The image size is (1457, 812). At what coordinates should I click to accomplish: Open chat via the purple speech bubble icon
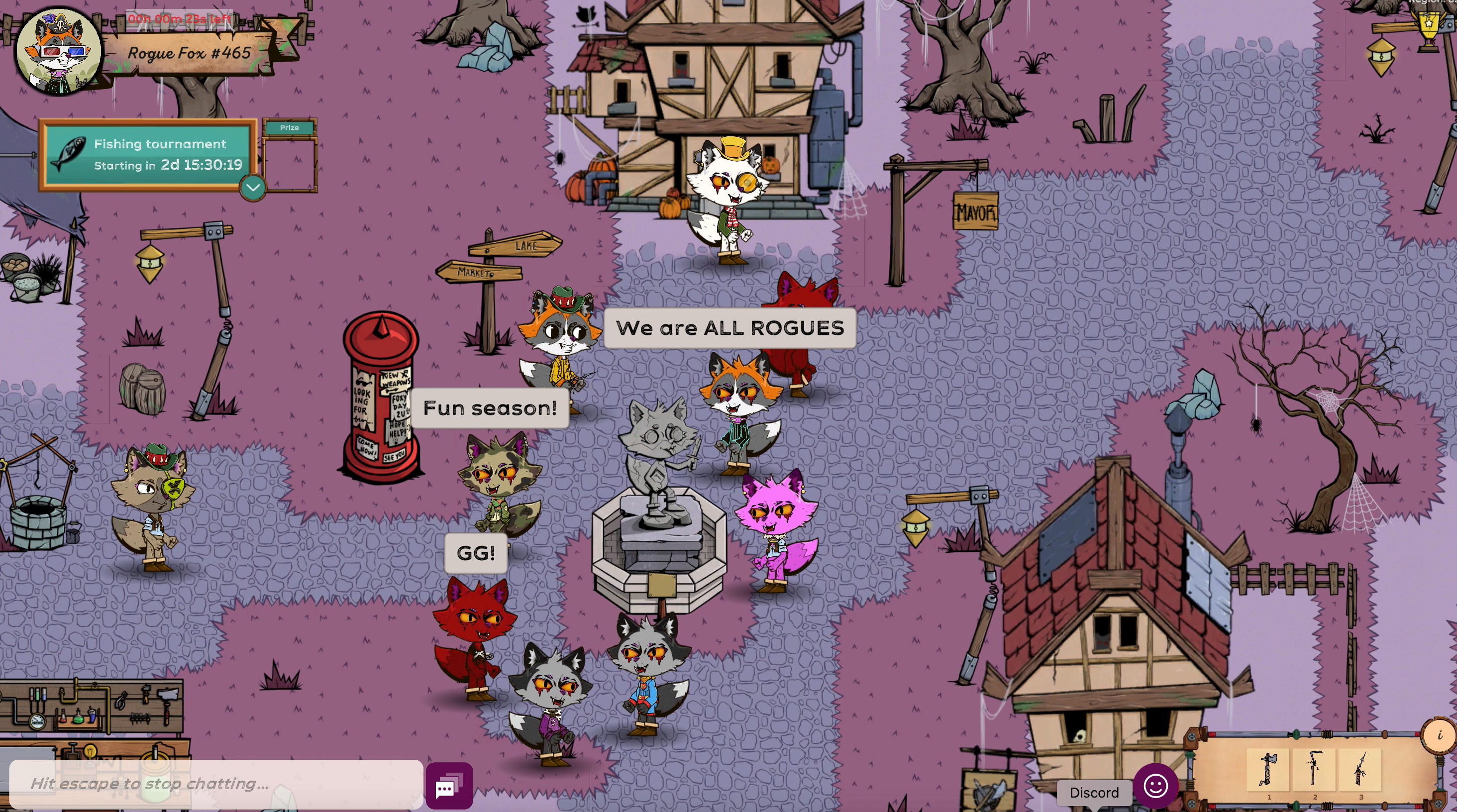448,786
